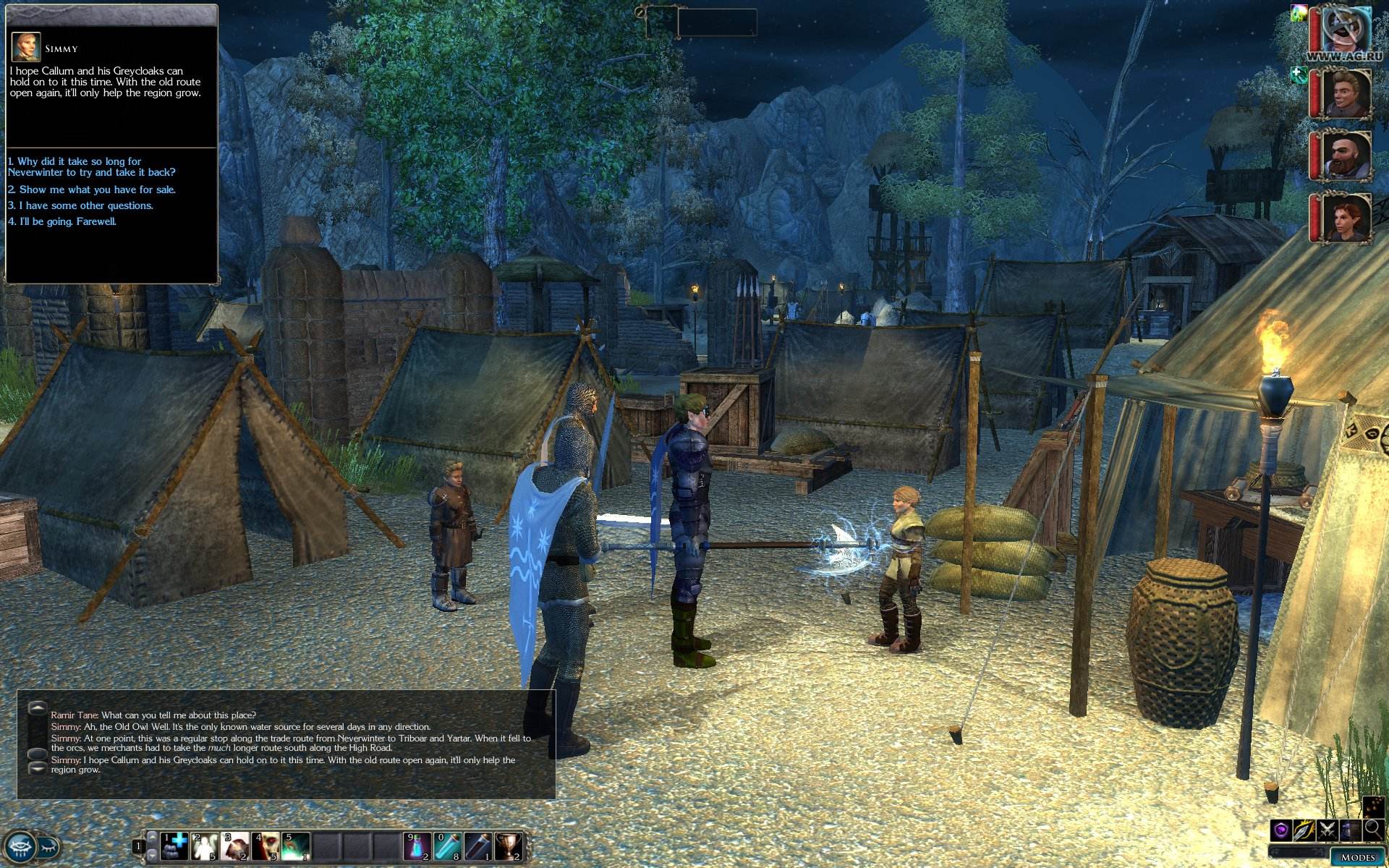
Task: Drink the purple potion in slot 9
Action: (x=417, y=846)
